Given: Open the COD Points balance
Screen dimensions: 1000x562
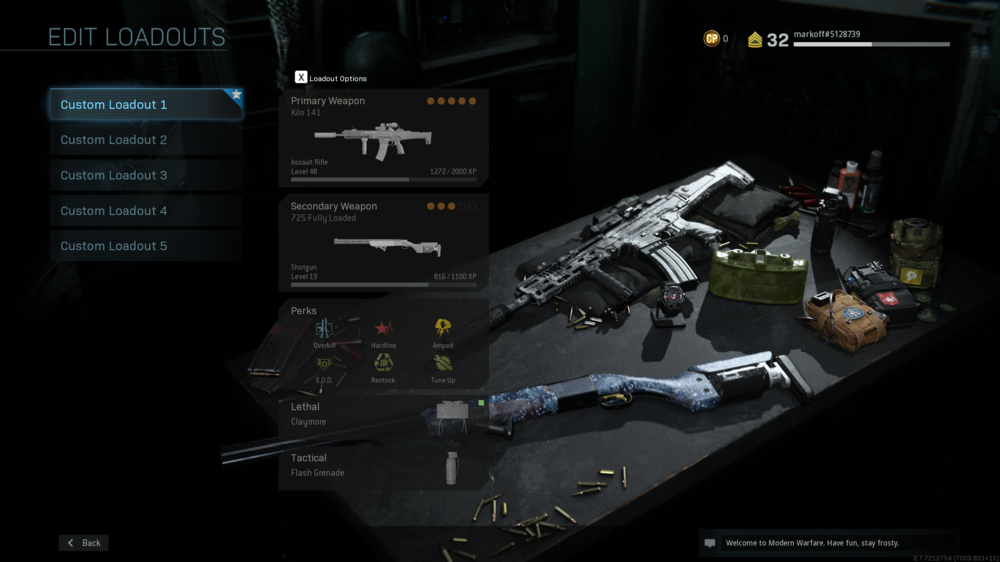Looking at the screenshot, I should (x=716, y=39).
